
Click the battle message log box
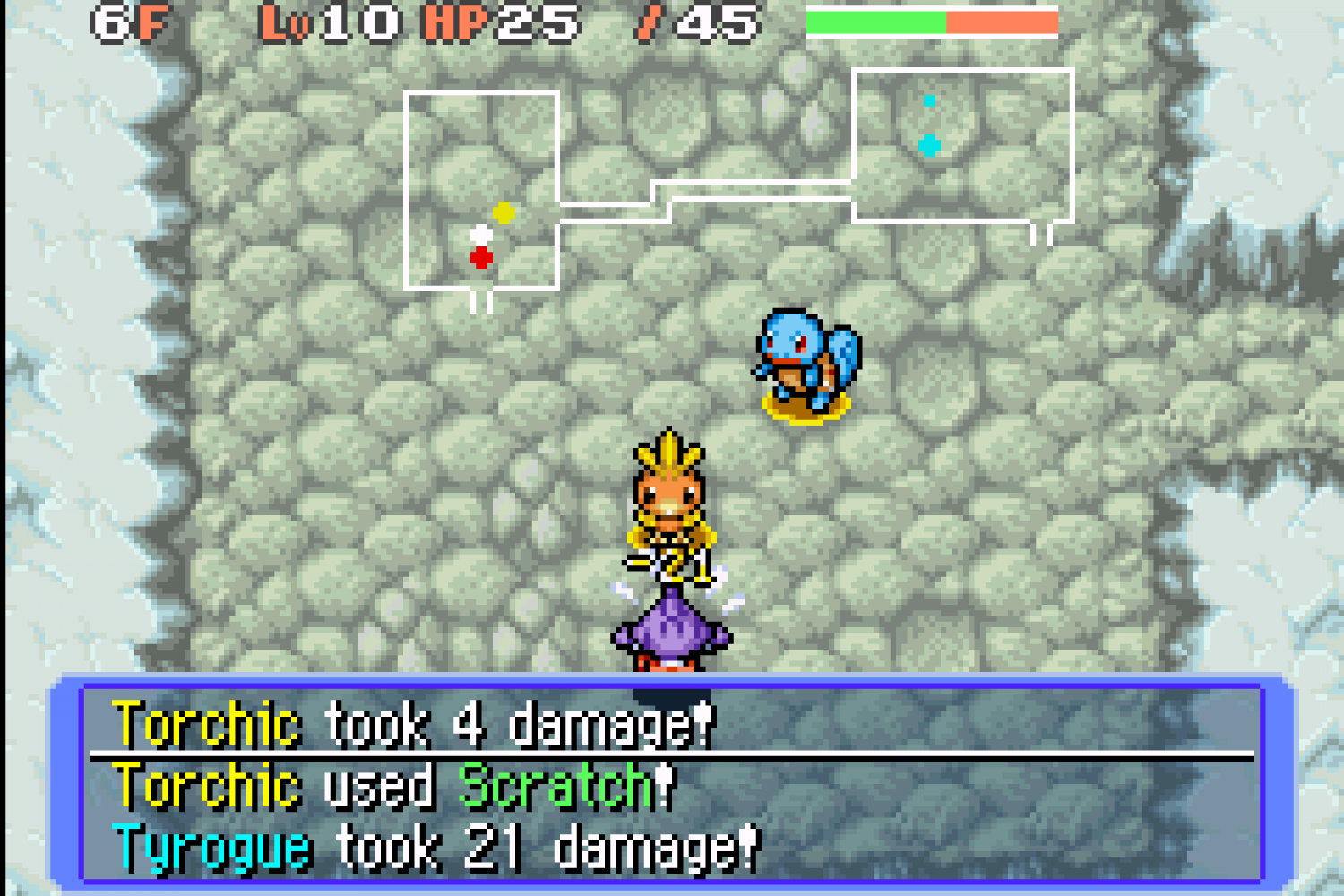[672, 784]
